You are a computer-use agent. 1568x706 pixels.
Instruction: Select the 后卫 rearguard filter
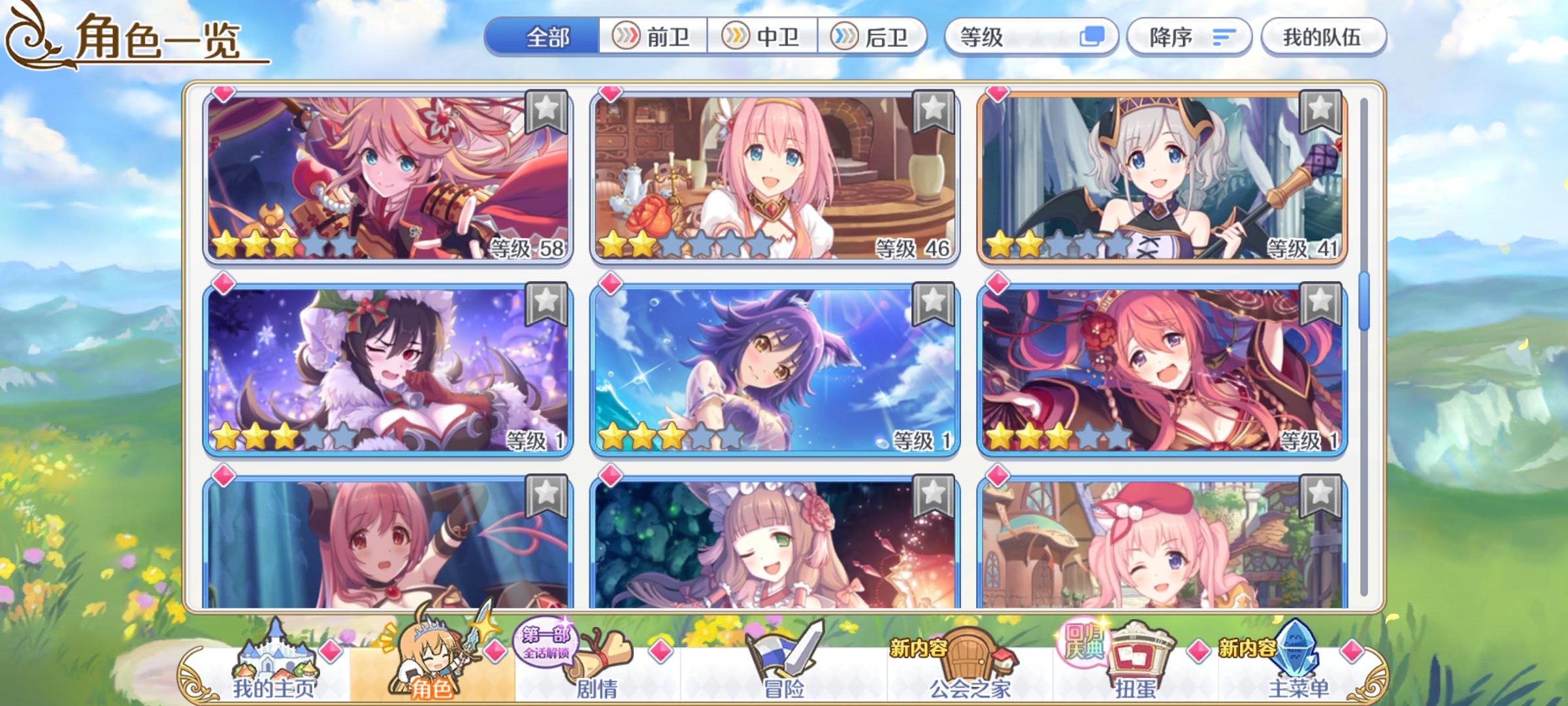tap(872, 39)
